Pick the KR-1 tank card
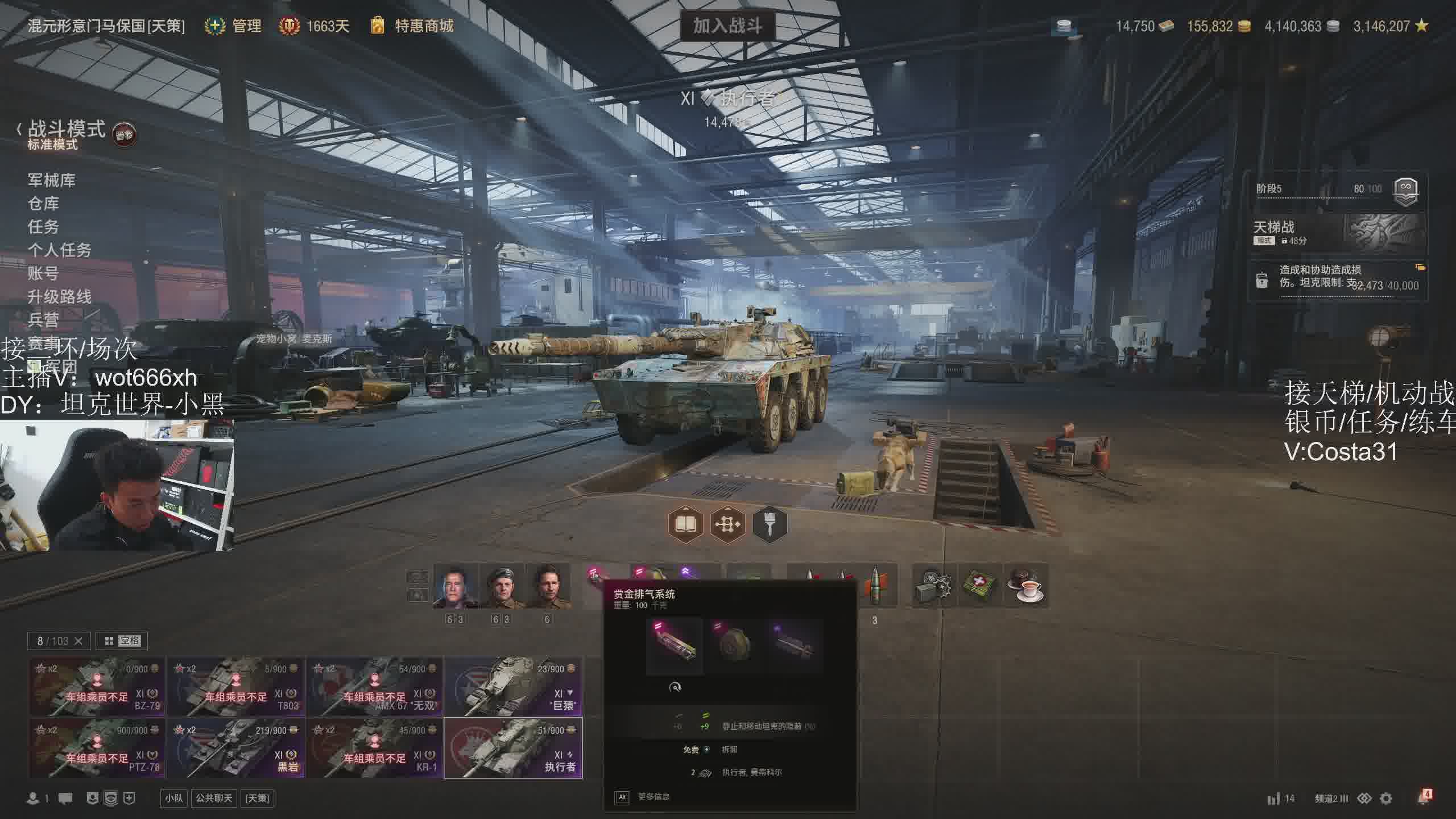The height and width of the screenshot is (819, 1456). point(374,748)
